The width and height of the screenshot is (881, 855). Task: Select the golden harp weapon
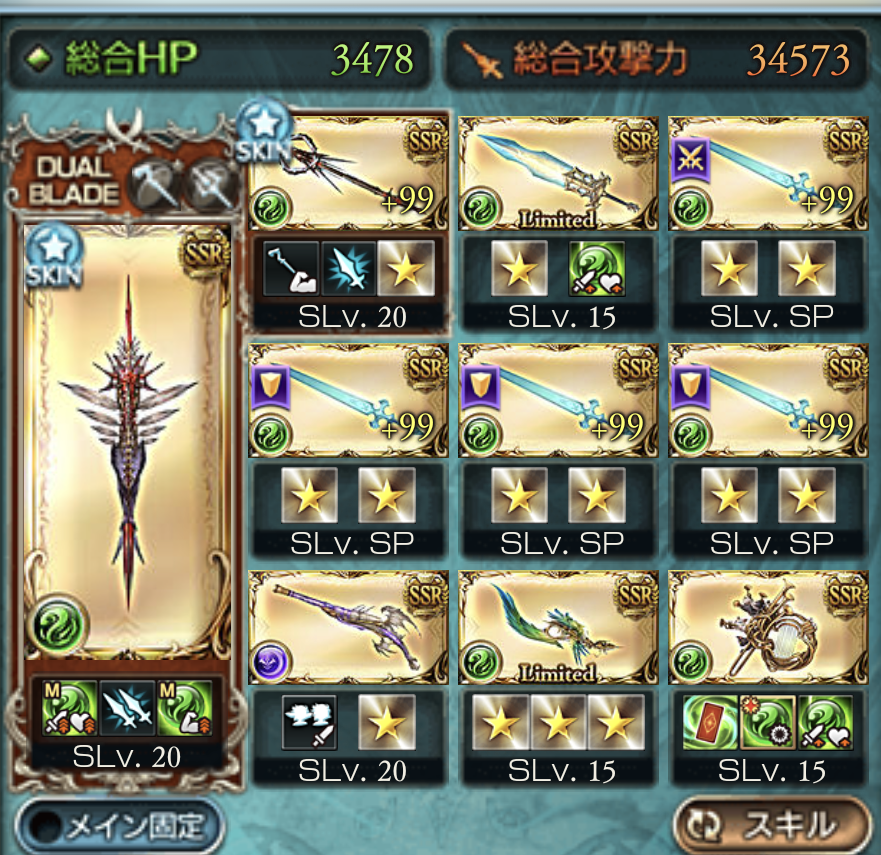click(x=768, y=627)
